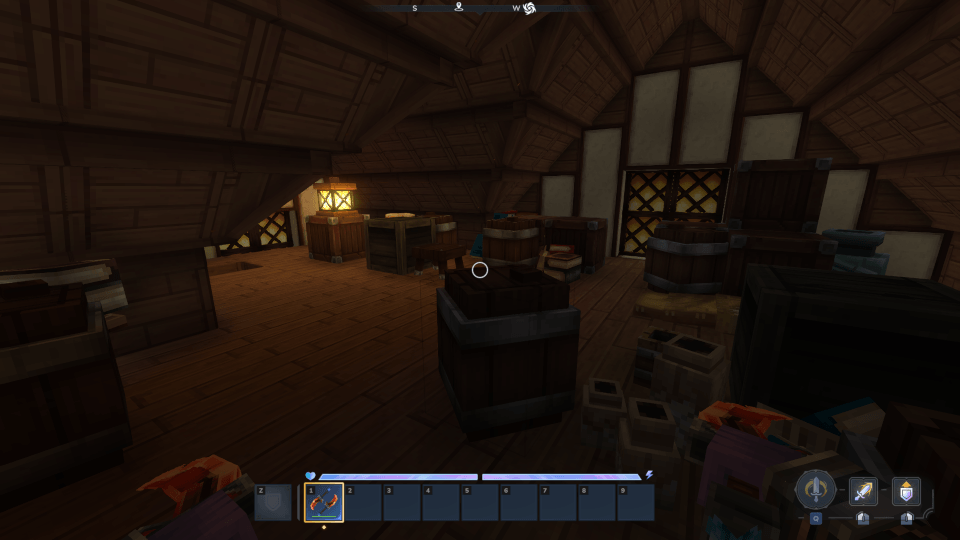Use the glowing sword attack ability icon
The height and width of the screenshot is (540, 960).
point(863,491)
